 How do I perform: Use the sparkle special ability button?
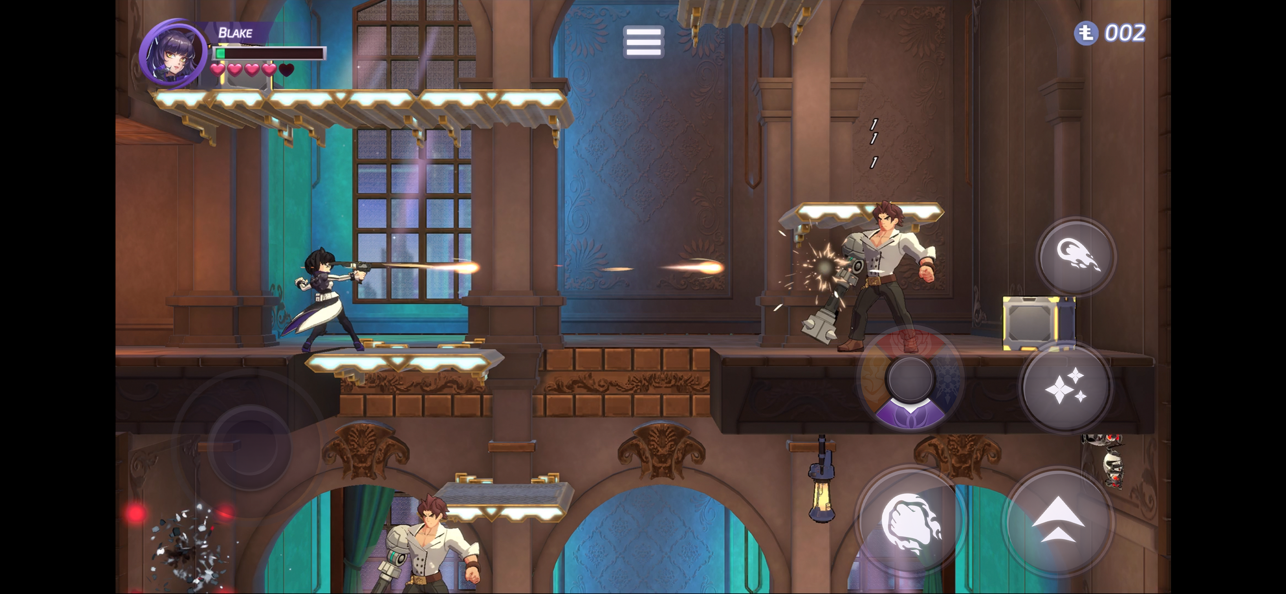click(x=1066, y=387)
